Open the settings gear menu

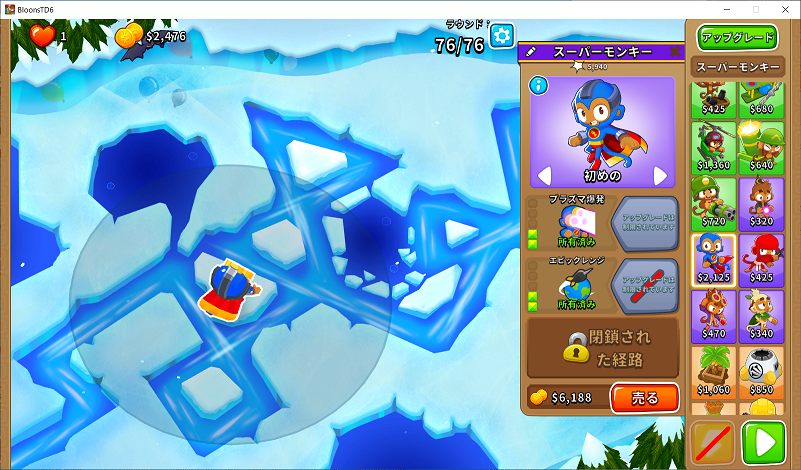coord(501,37)
